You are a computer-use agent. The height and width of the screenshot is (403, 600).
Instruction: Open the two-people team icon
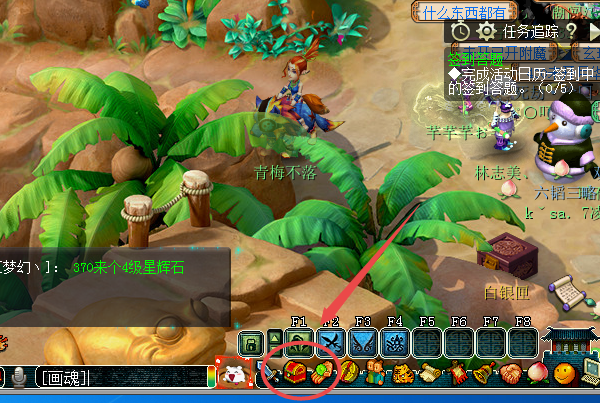pos(376,377)
